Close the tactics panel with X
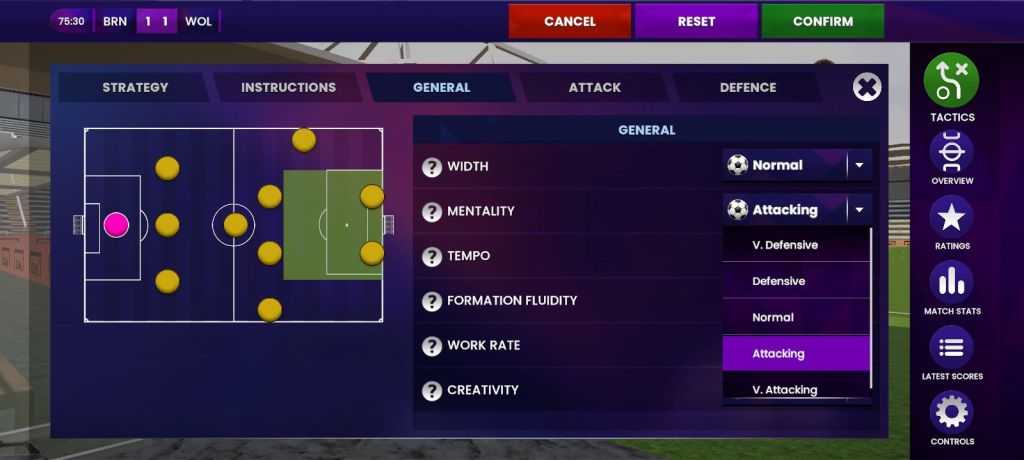Screen dimensions: 1024x460 (867, 87)
